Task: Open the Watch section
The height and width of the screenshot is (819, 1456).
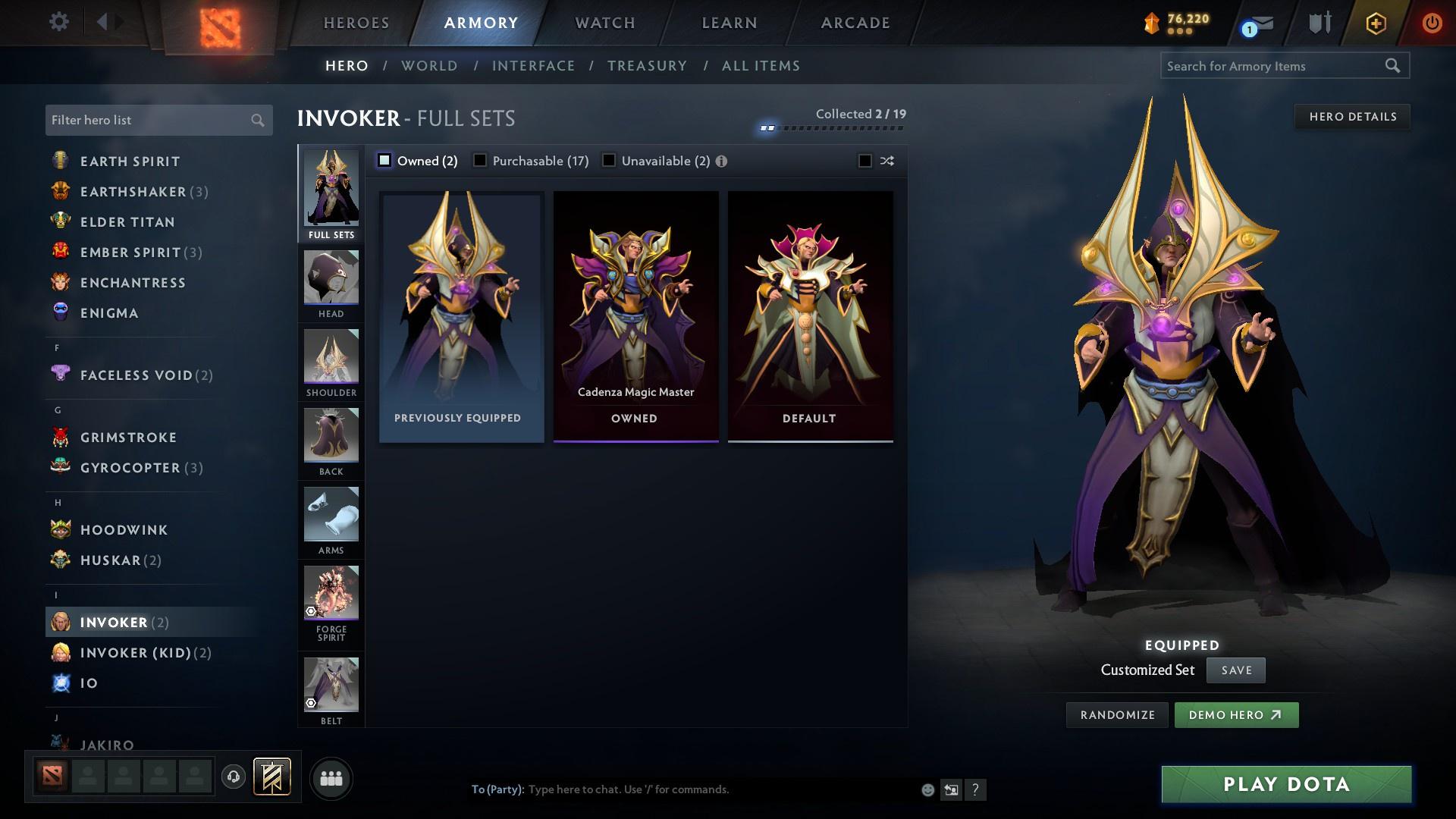Action: point(603,22)
